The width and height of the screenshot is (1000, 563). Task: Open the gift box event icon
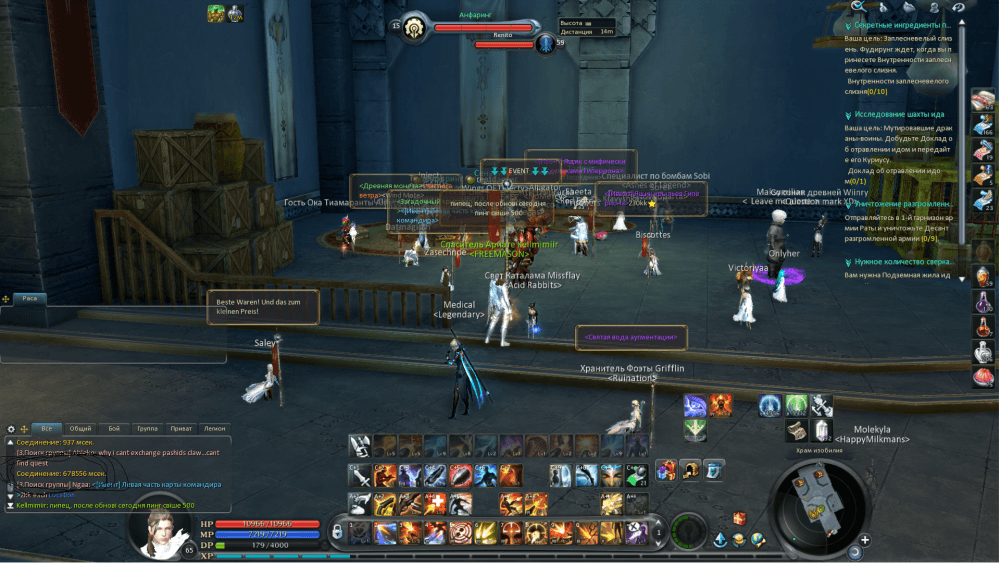click(x=739, y=518)
